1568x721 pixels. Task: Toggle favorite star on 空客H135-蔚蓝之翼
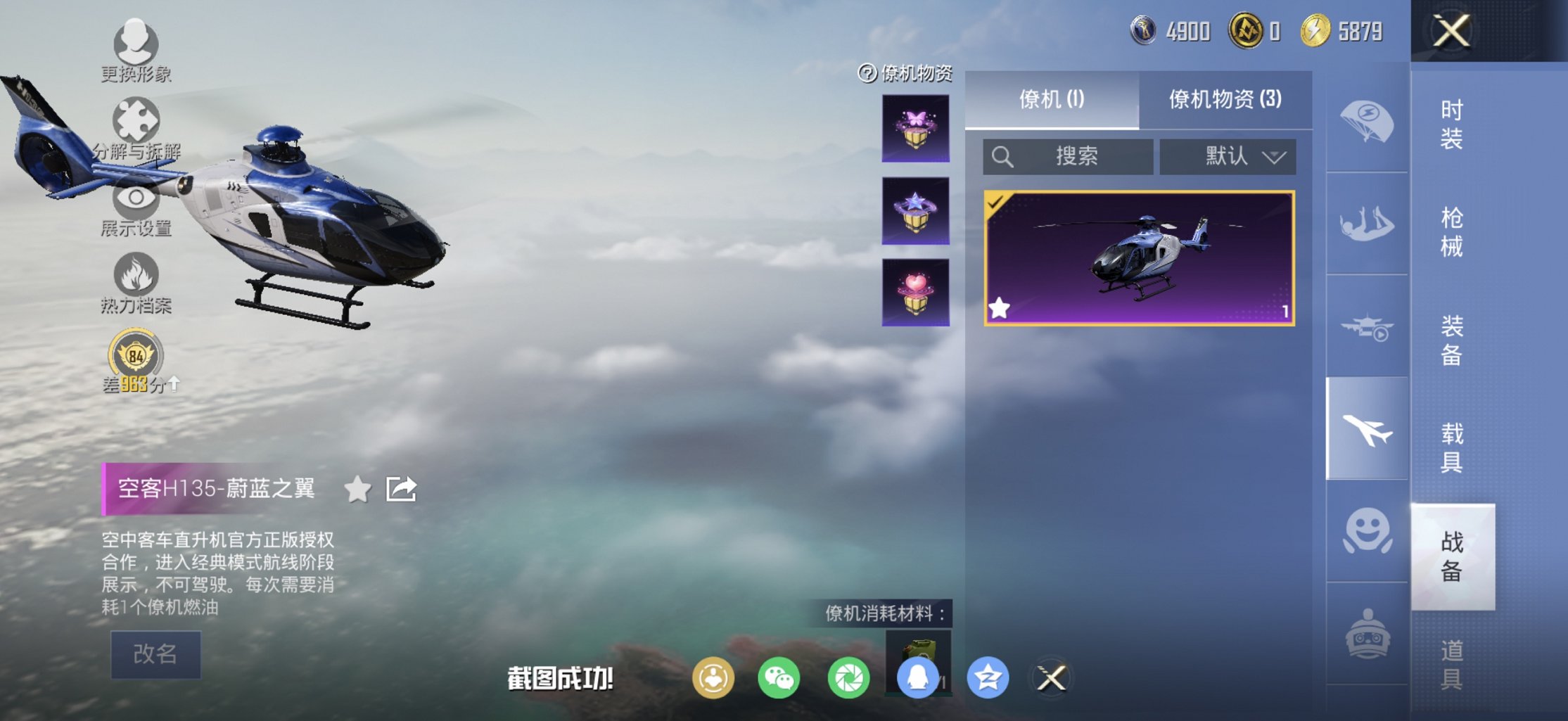[359, 490]
